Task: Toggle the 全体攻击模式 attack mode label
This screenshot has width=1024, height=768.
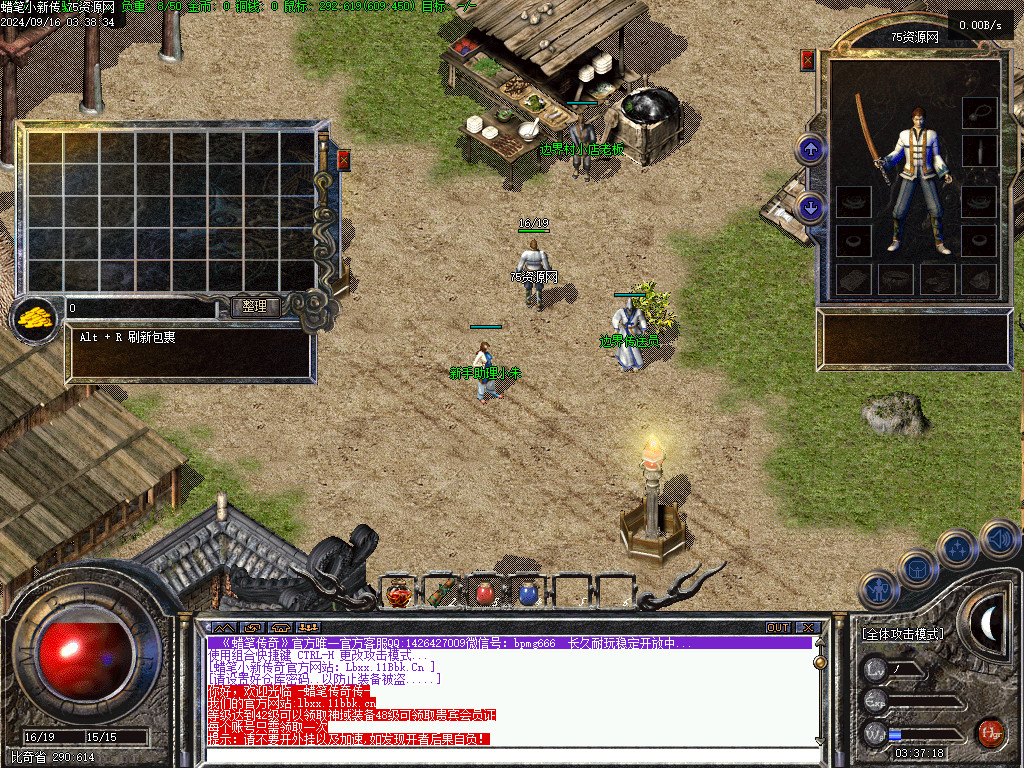Action: pos(903,634)
